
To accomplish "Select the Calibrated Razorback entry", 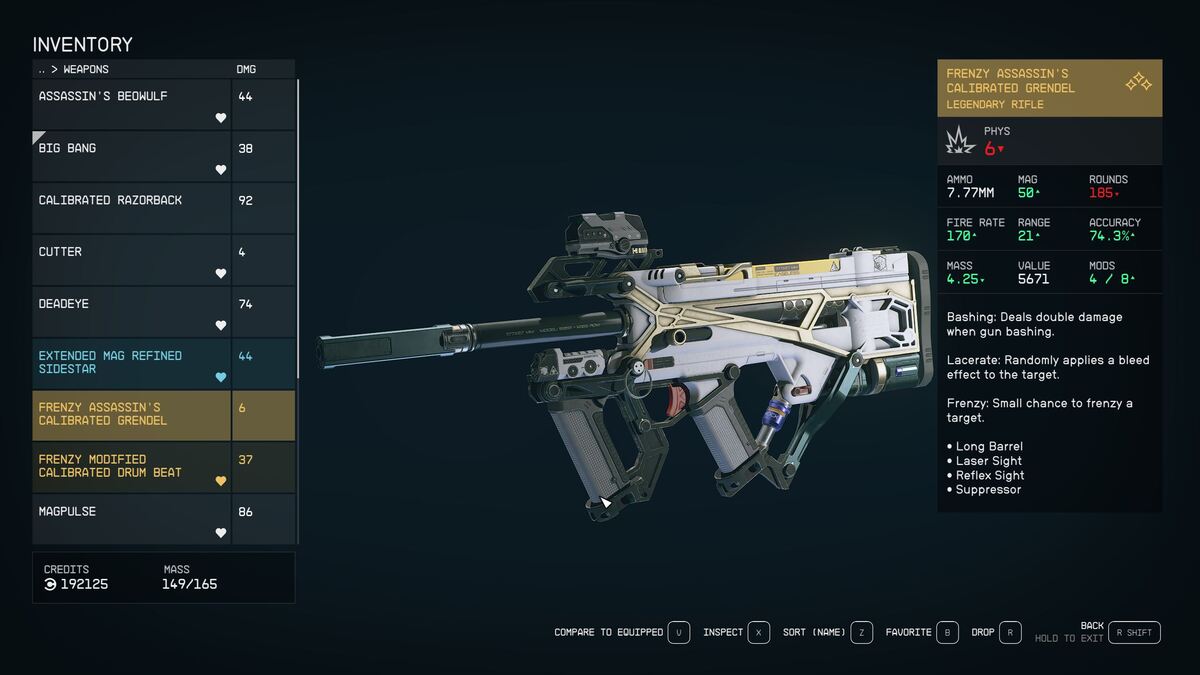I will point(131,208).
